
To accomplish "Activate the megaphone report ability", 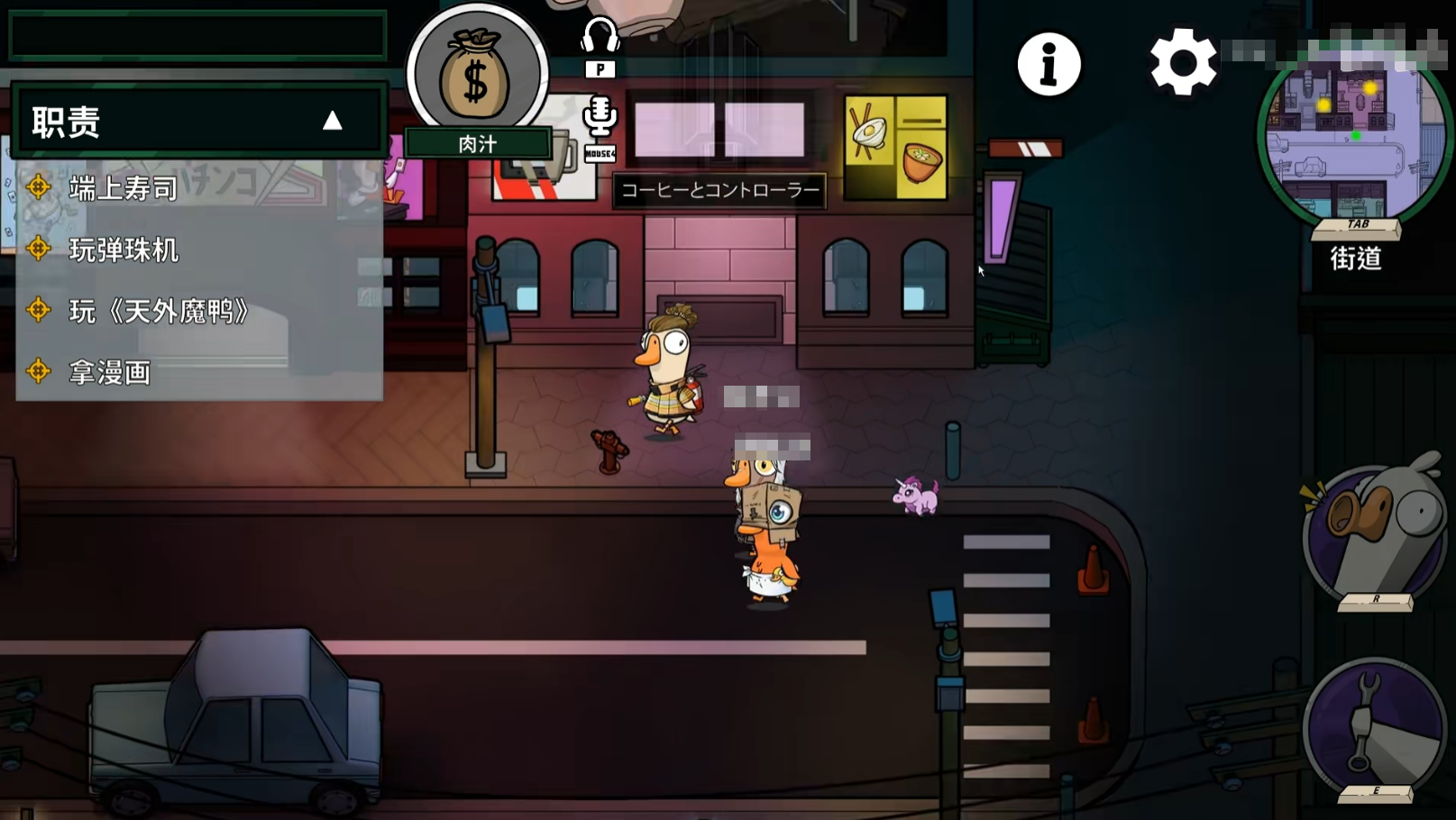I will pos(1375,530).
